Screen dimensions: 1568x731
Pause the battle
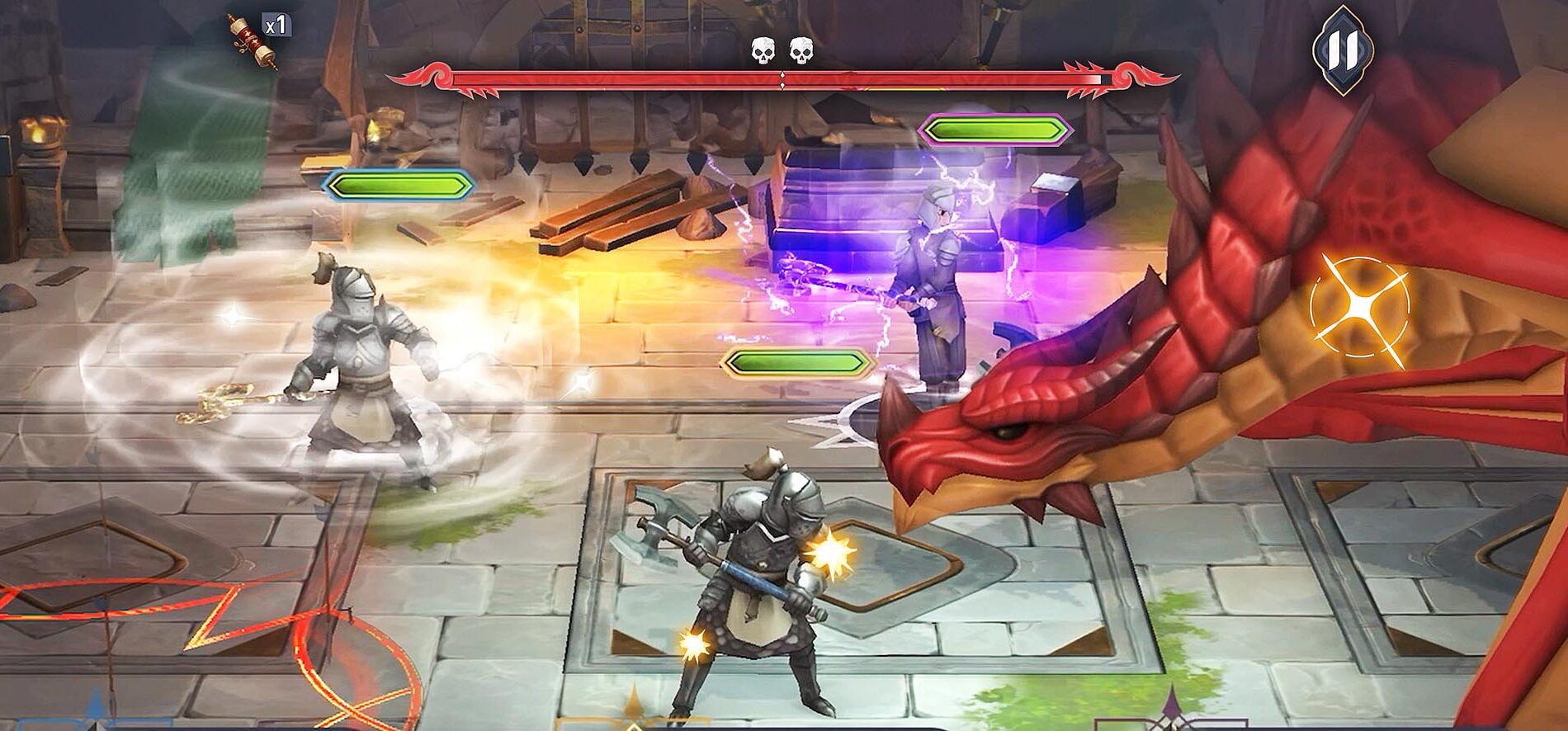[1342, 50]
